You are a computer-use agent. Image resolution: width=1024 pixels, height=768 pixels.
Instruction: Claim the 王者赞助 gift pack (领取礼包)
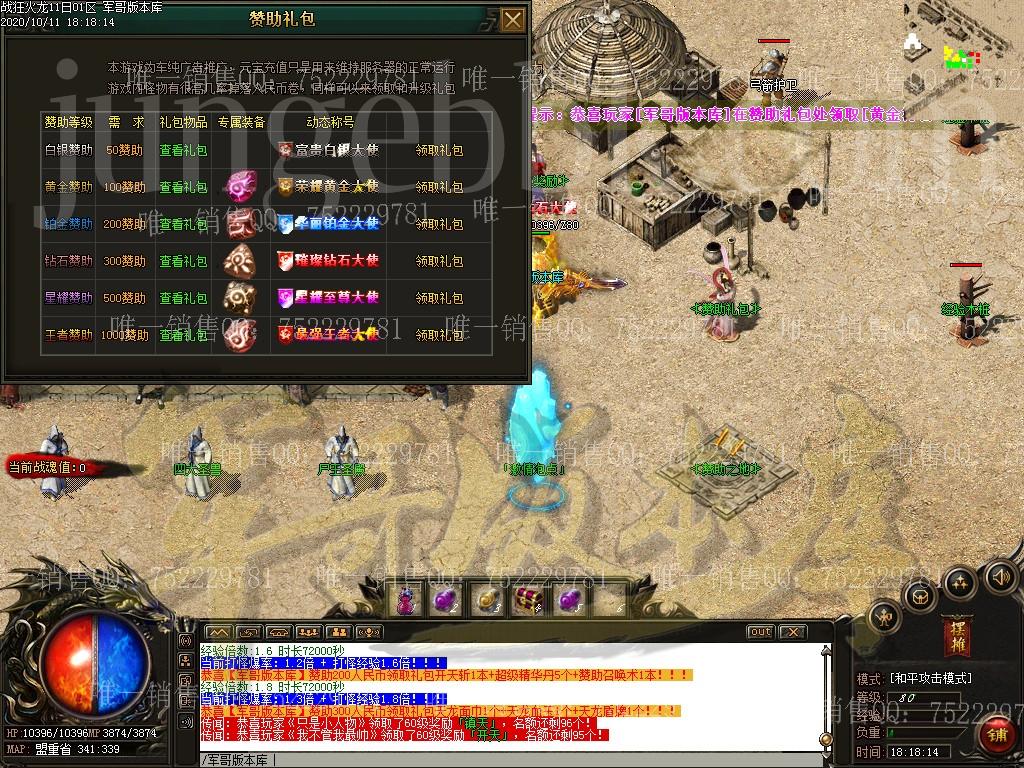[x=439, y=335]
